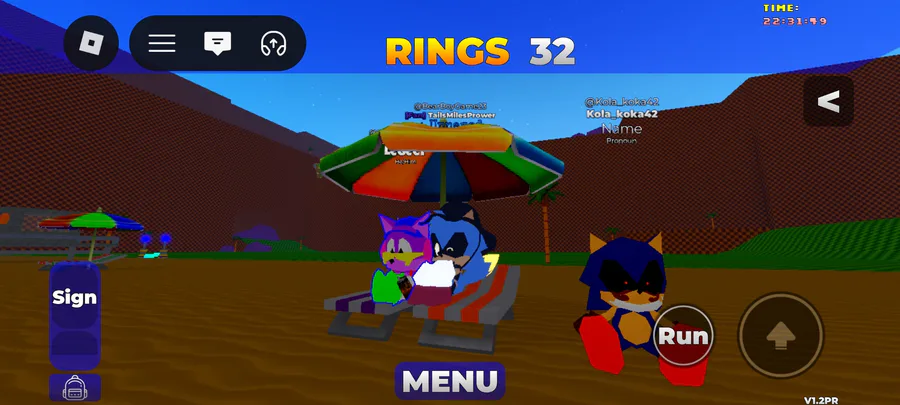The image size is (900, 405).
Task: Activate the Run button
Action: [683, 337]
